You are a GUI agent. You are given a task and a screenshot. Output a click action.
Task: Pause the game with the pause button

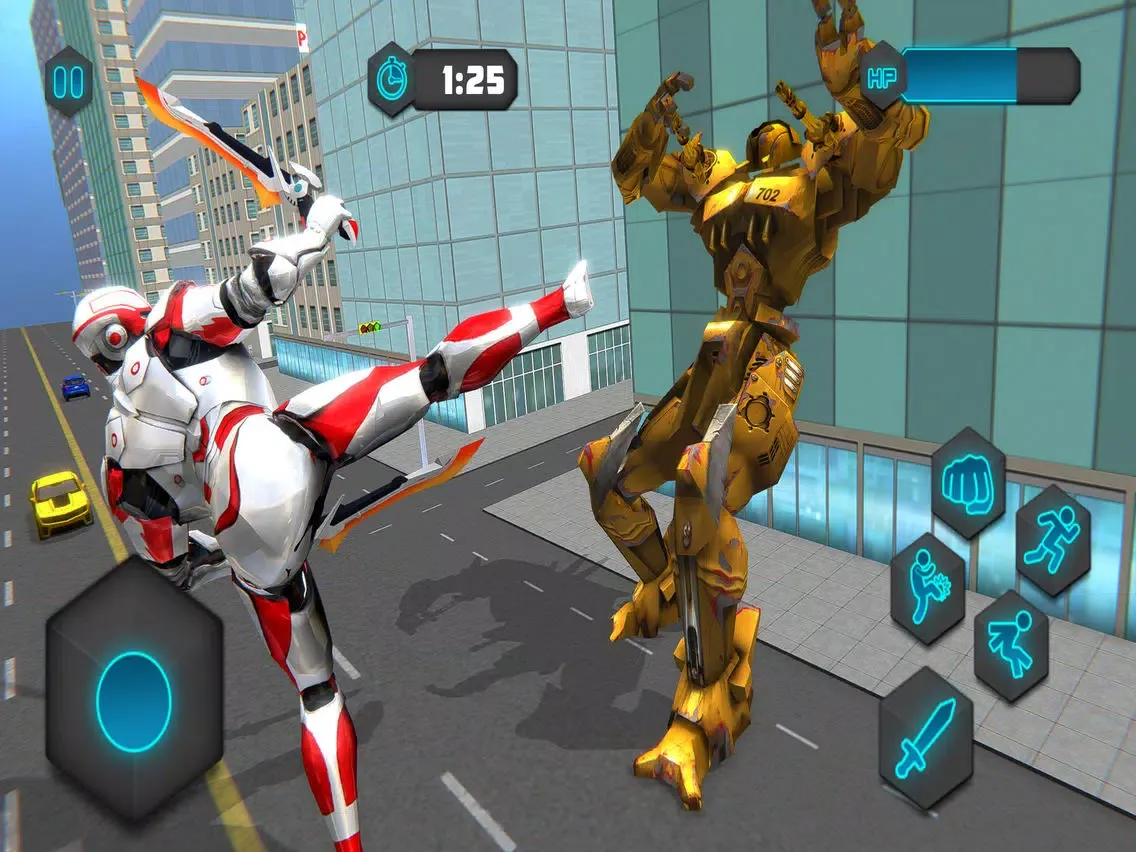click(x=68, y=82)
